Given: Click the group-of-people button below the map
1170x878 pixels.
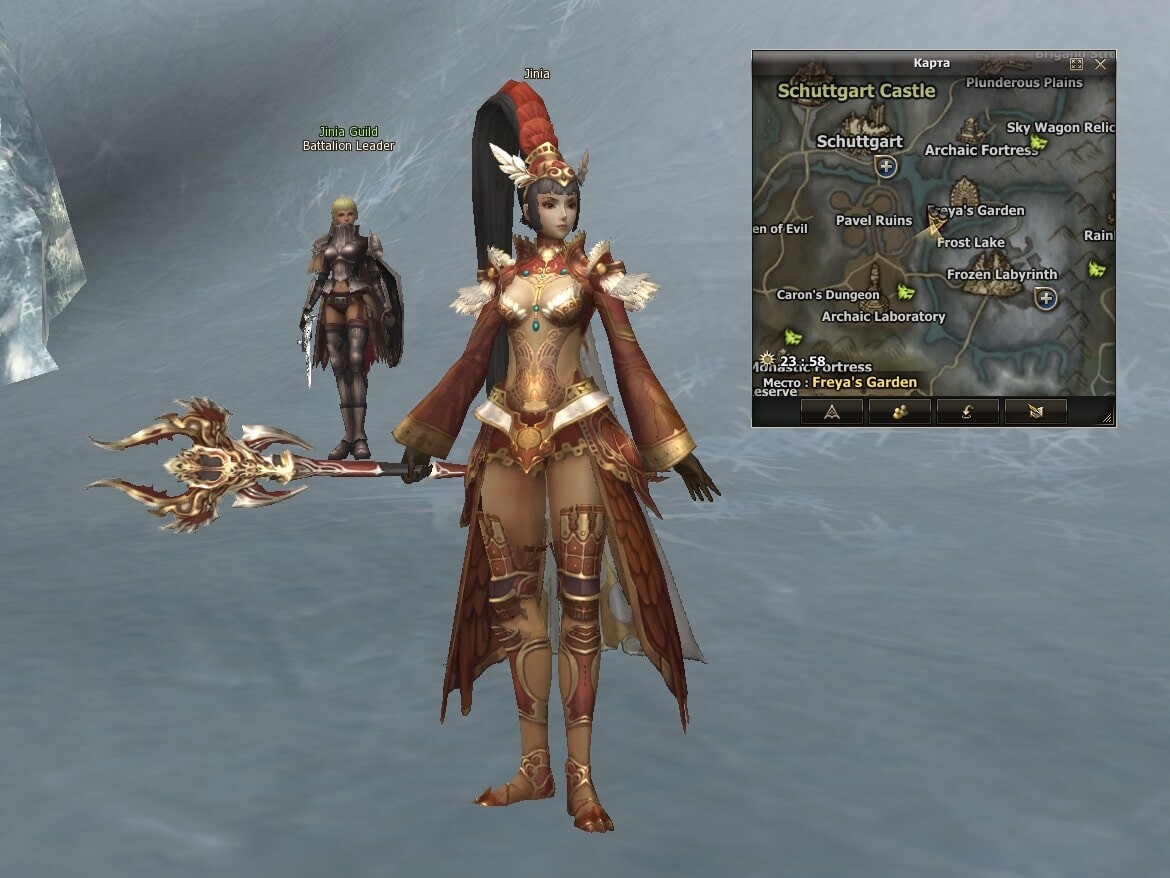Looking at the screenshot, I should coord(899,412).
